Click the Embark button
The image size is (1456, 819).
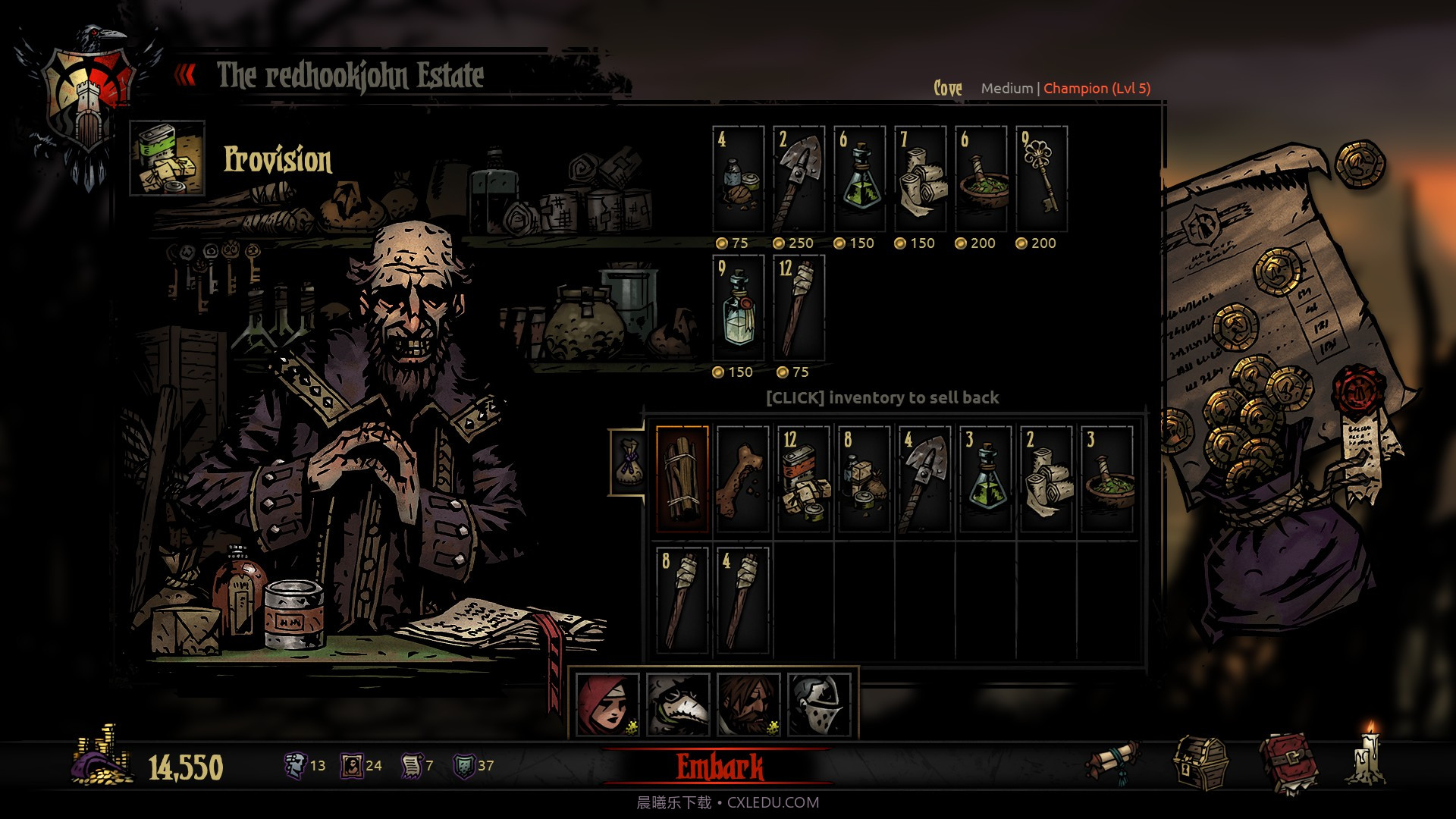(x=720, y=766)
